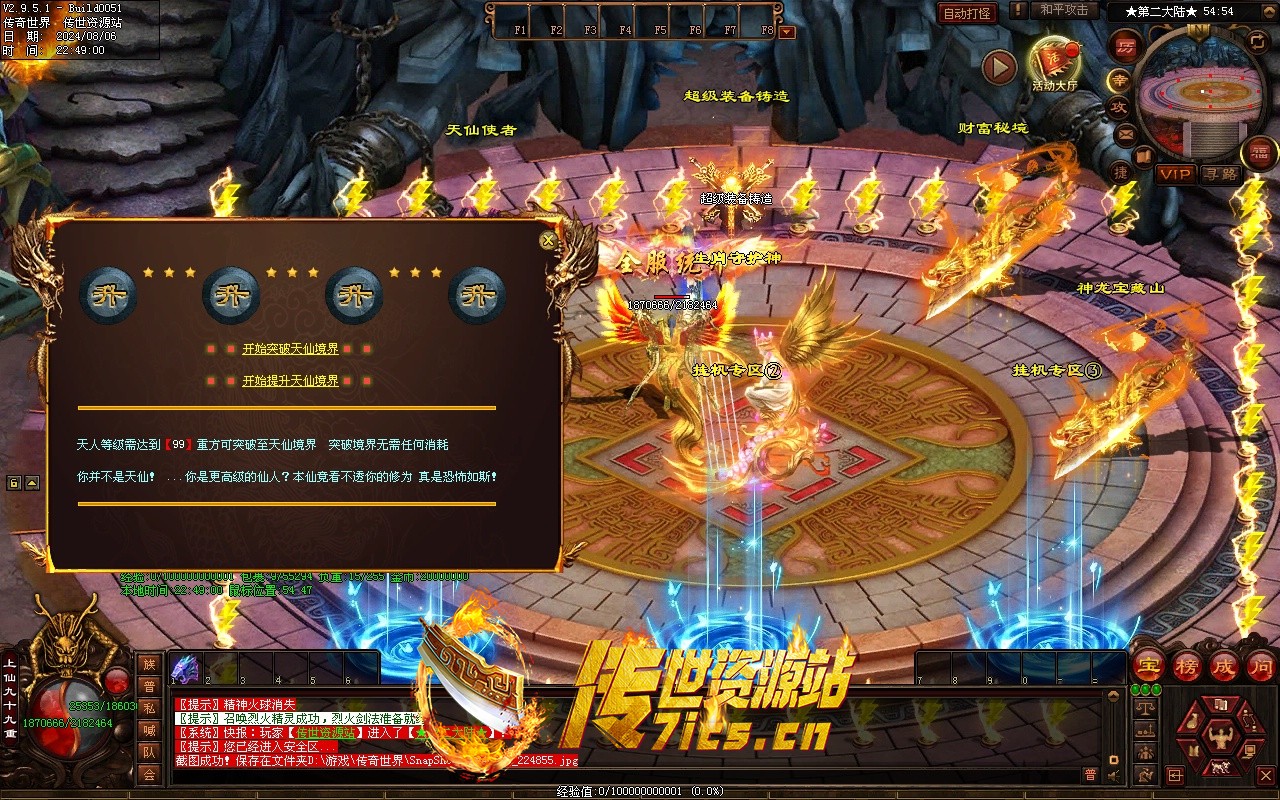The height and width of the screenshot is (800, 1280).
Task: Toggle 自动打怪 auto-fight button
Action: (967, 13)
